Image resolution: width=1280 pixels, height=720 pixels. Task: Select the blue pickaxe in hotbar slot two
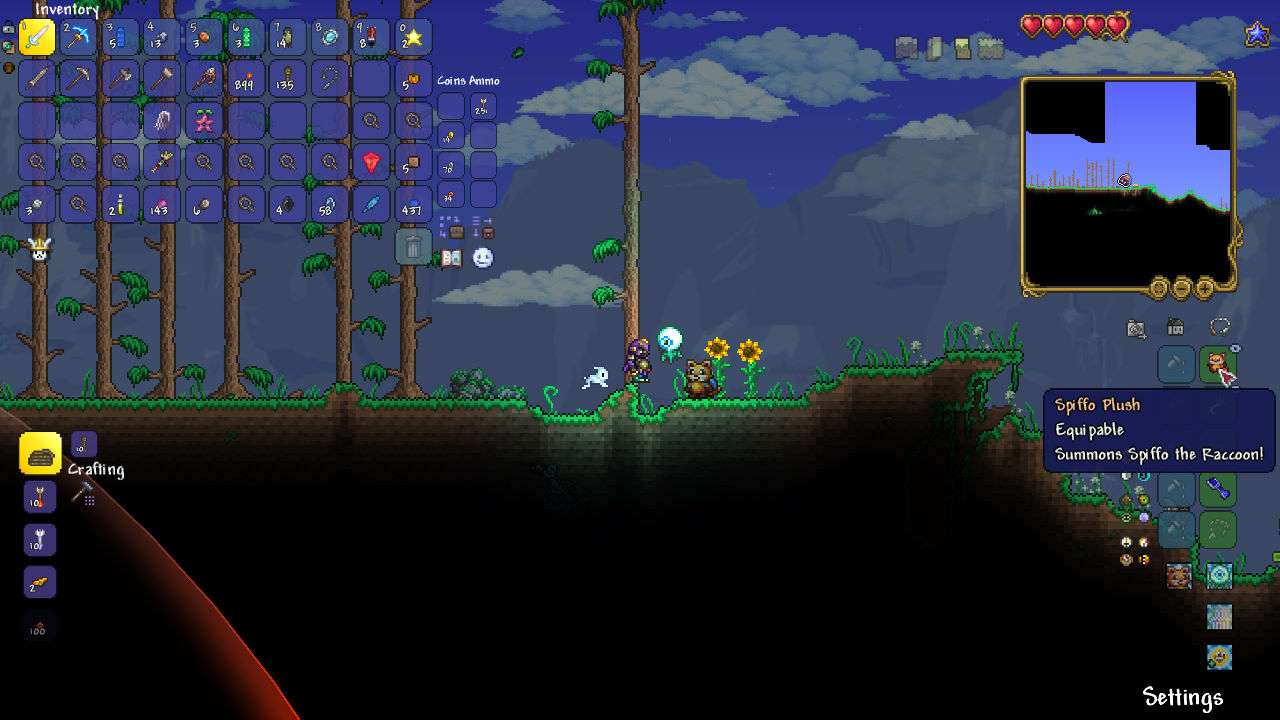pyautogui.click(x=78, y=37)
